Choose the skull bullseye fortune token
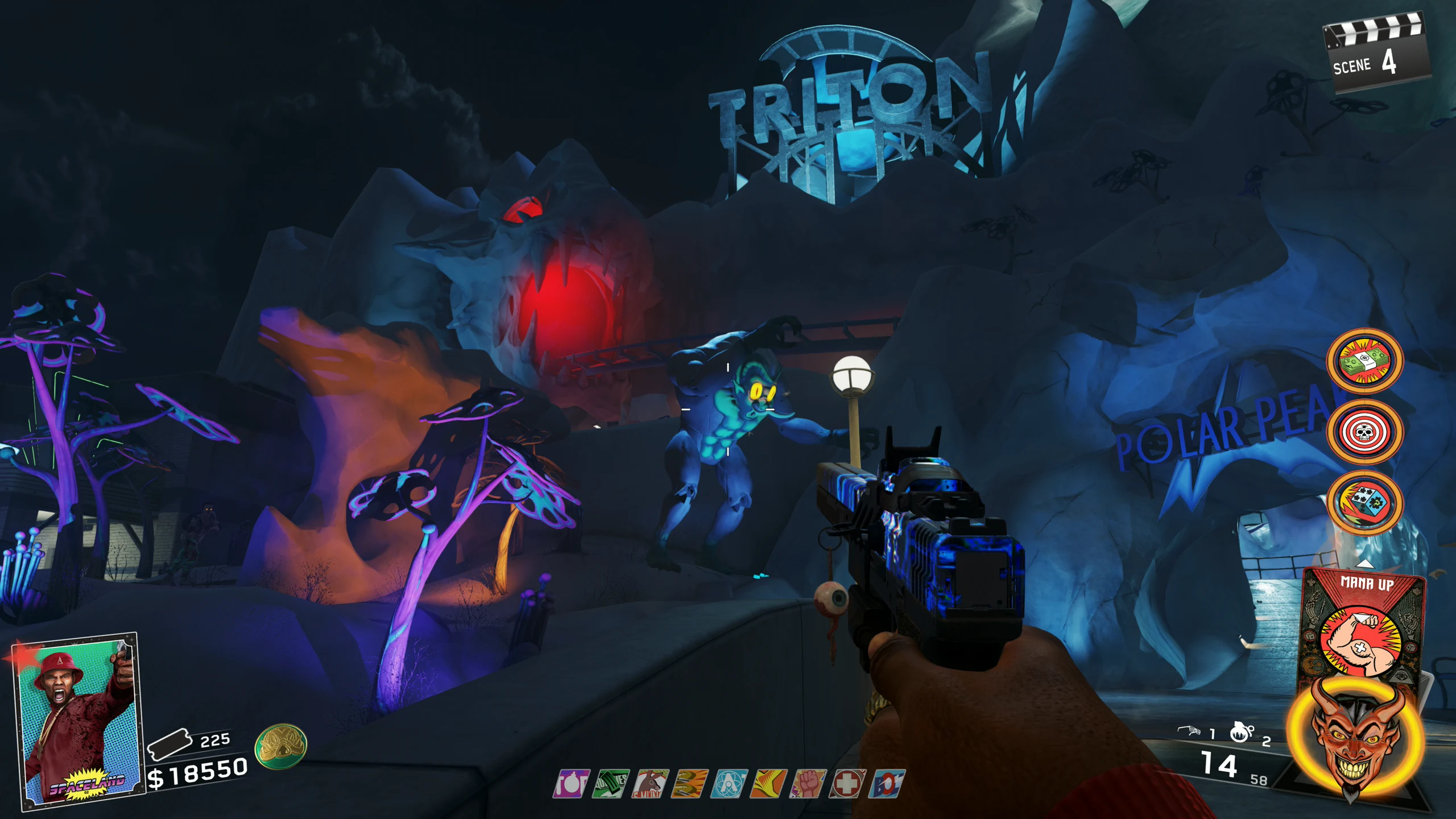Screen dimensions: 1456x819 pos(1364,432)
